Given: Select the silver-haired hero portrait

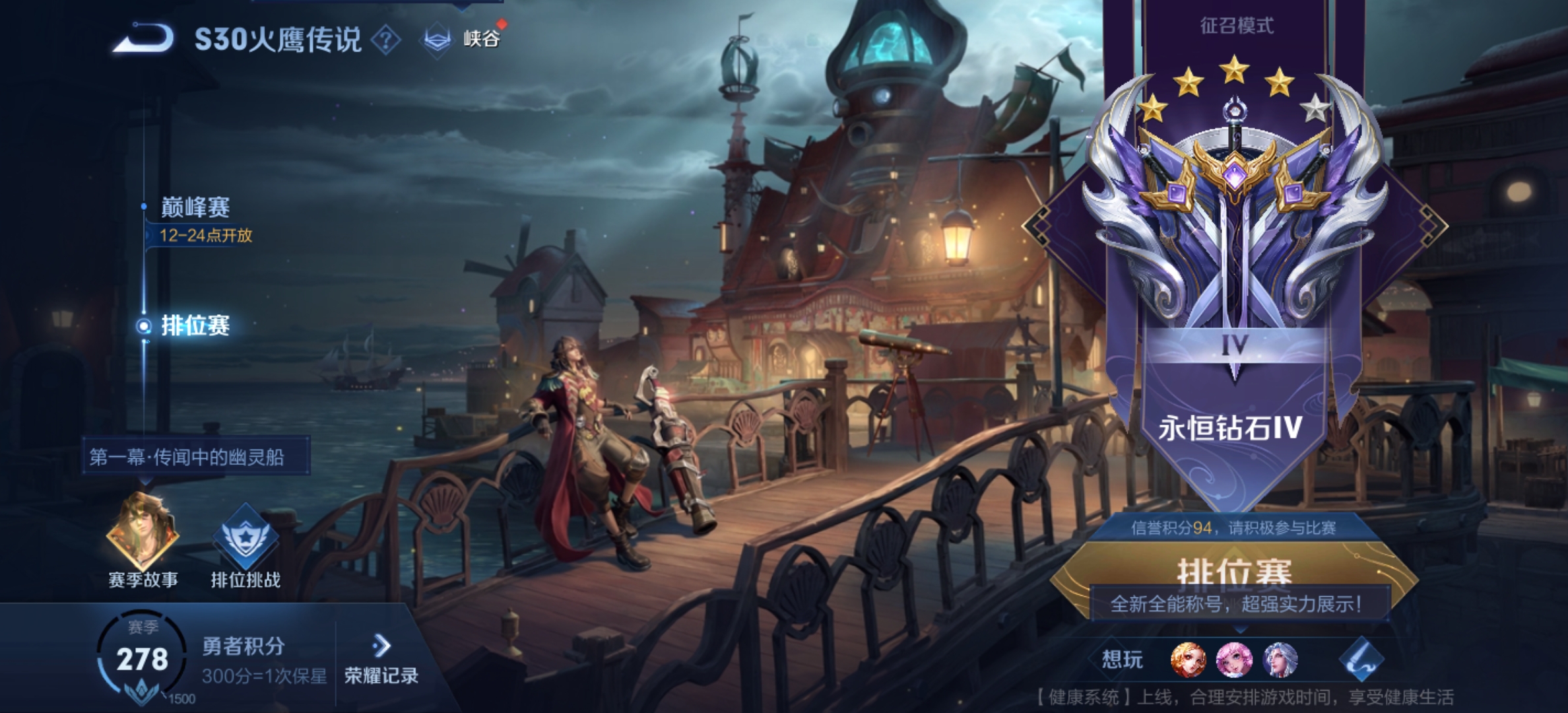Looking at the screenshot, I should click(x=1280, y=660).
